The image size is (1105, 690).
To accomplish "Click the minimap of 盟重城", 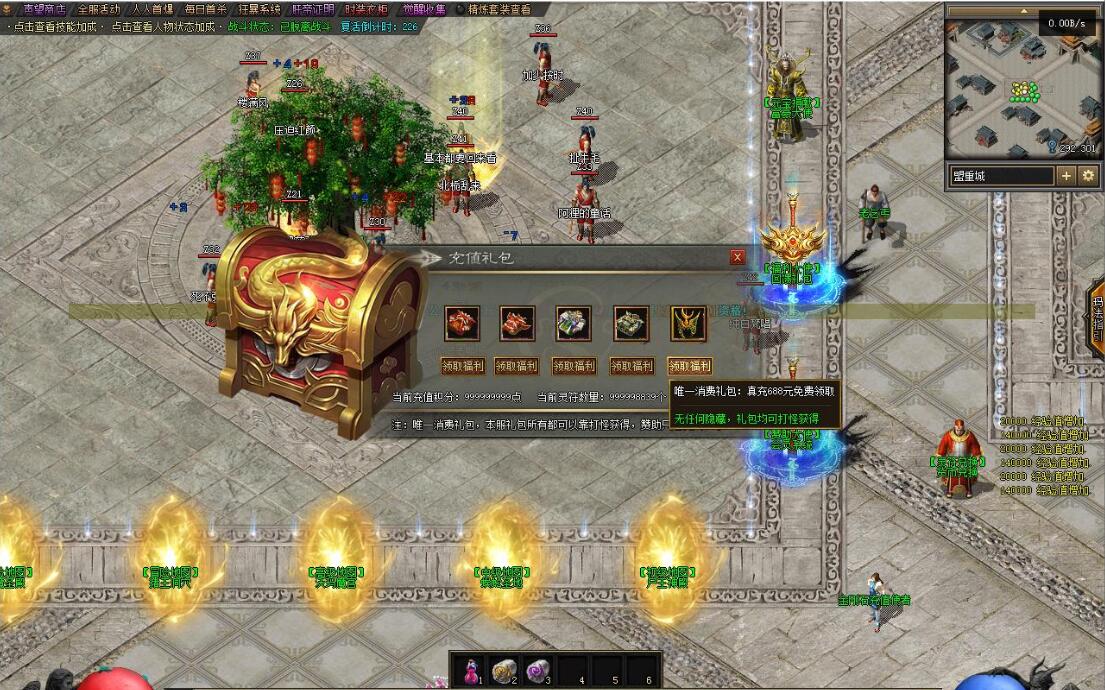I will click(1021, 90).
